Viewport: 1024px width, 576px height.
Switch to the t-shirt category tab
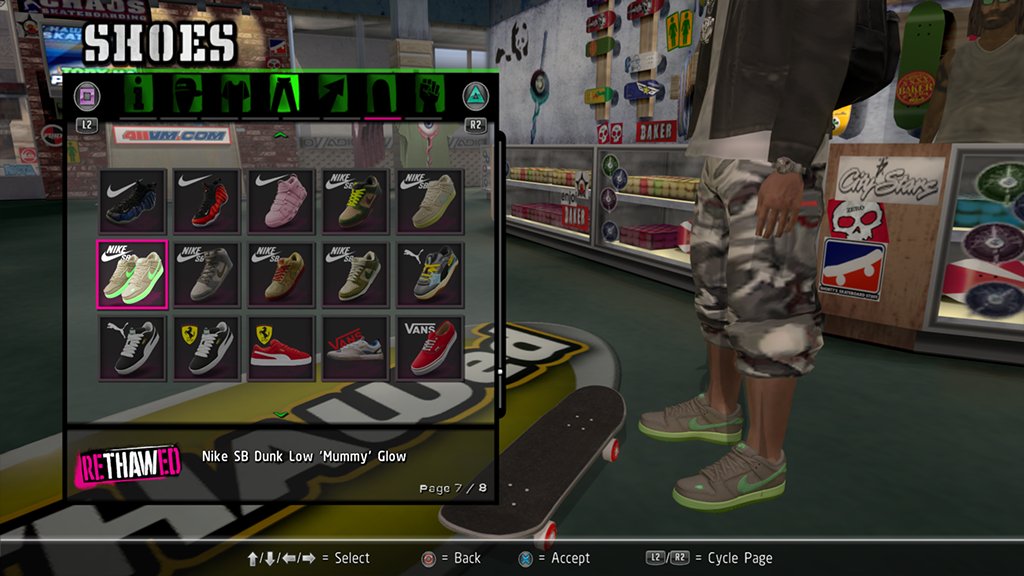(235, 95)
